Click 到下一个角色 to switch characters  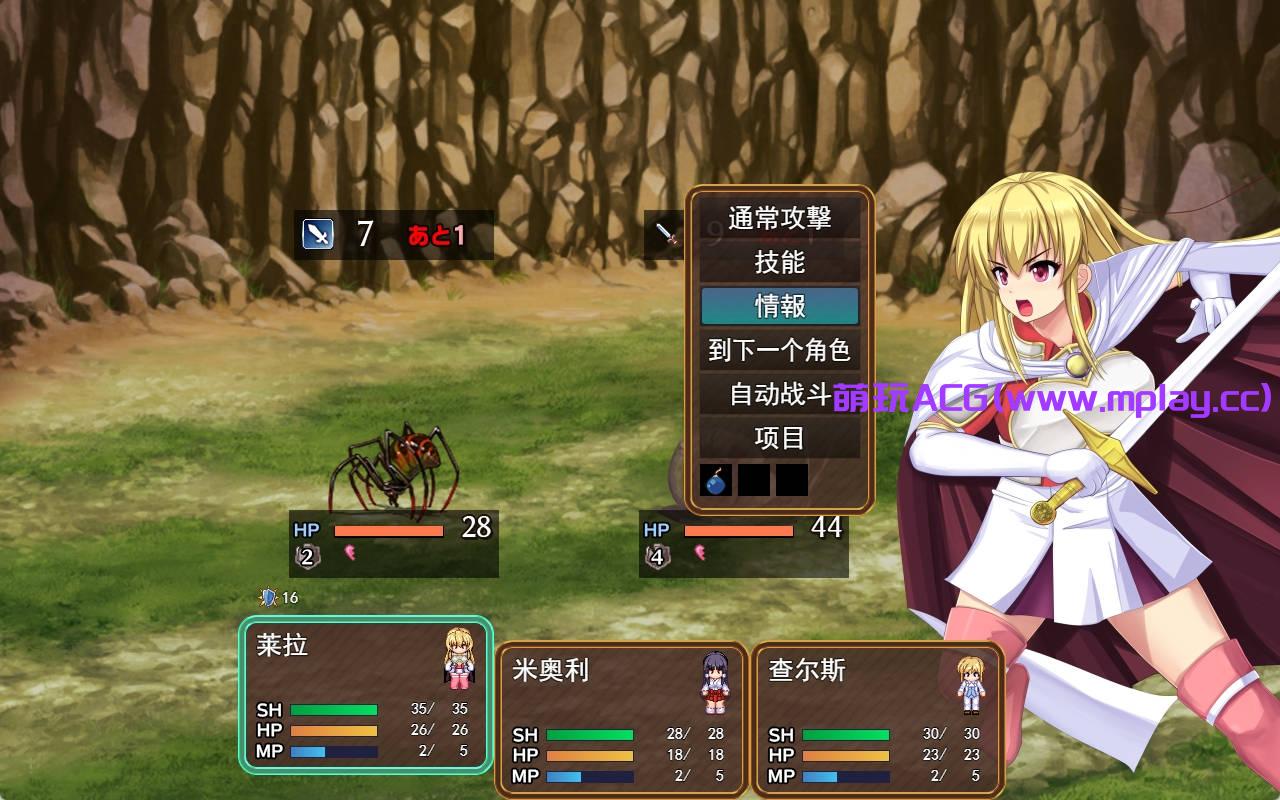click(x=780, y=350)
